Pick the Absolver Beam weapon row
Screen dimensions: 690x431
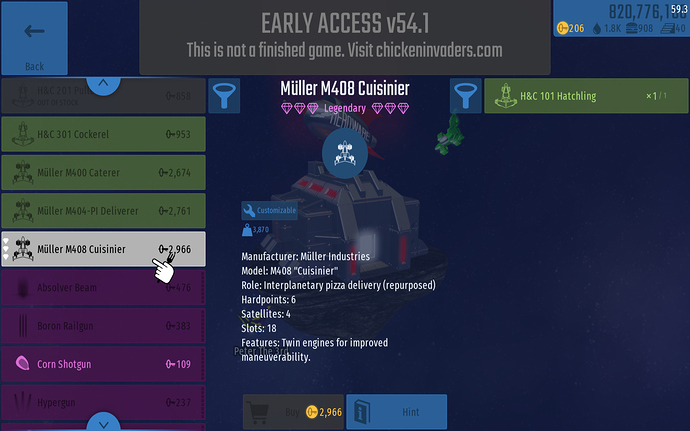pos(103,288)
